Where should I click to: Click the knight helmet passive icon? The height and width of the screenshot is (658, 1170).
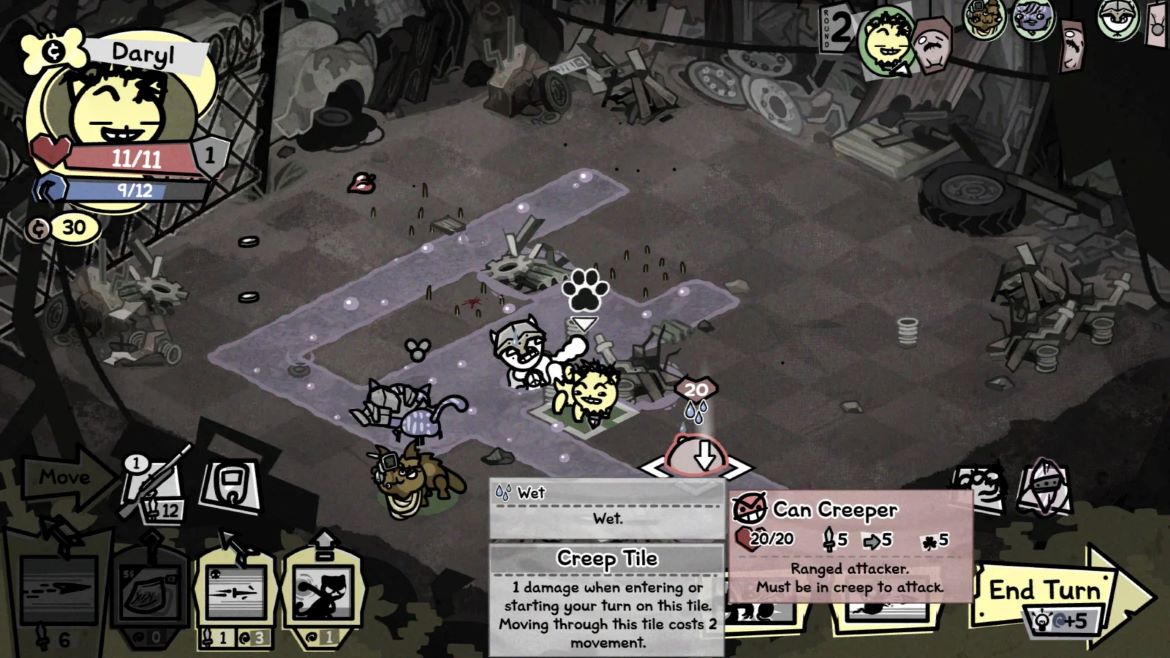point(1043,487)
